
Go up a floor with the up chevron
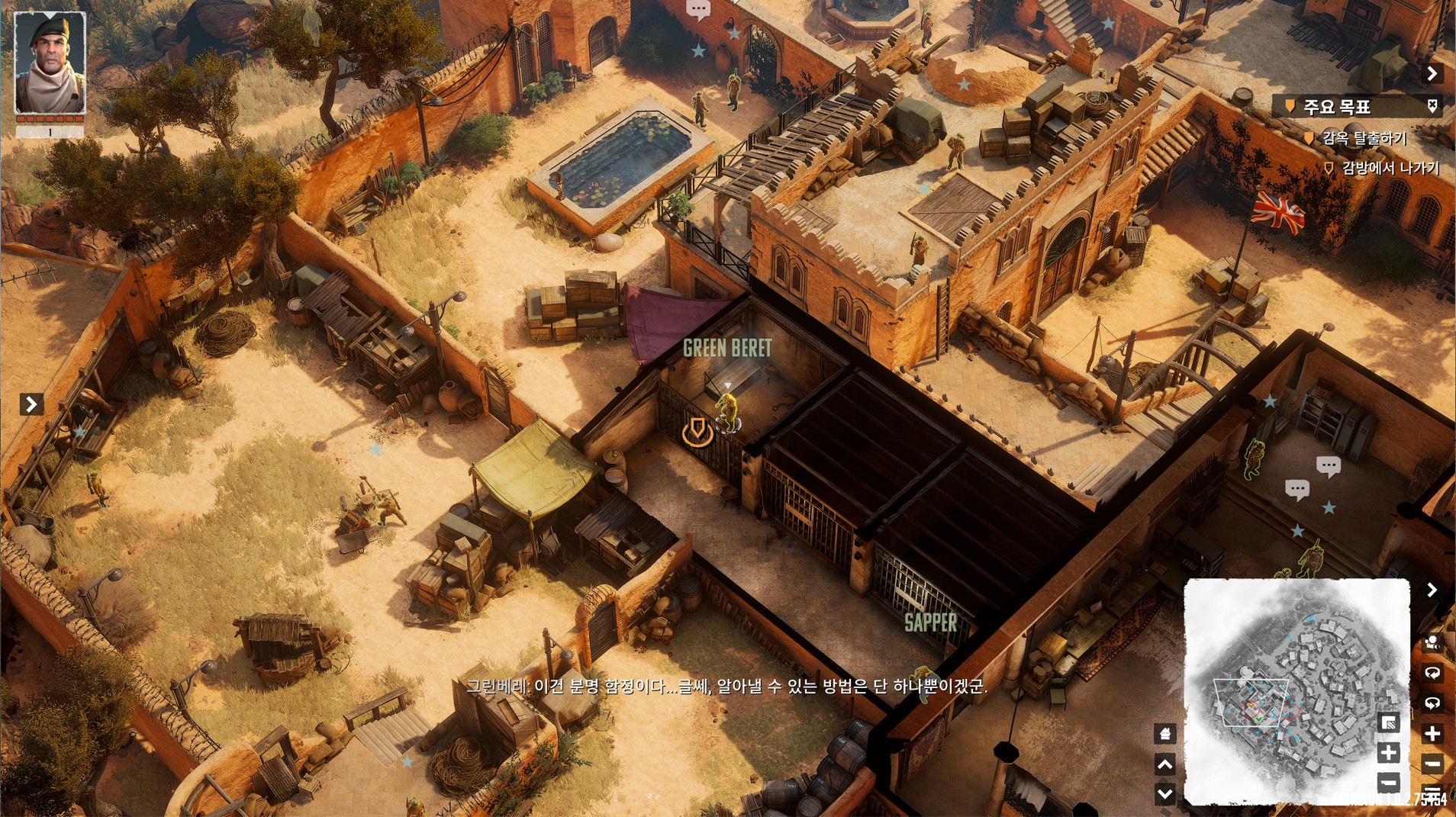point(1164,764)
